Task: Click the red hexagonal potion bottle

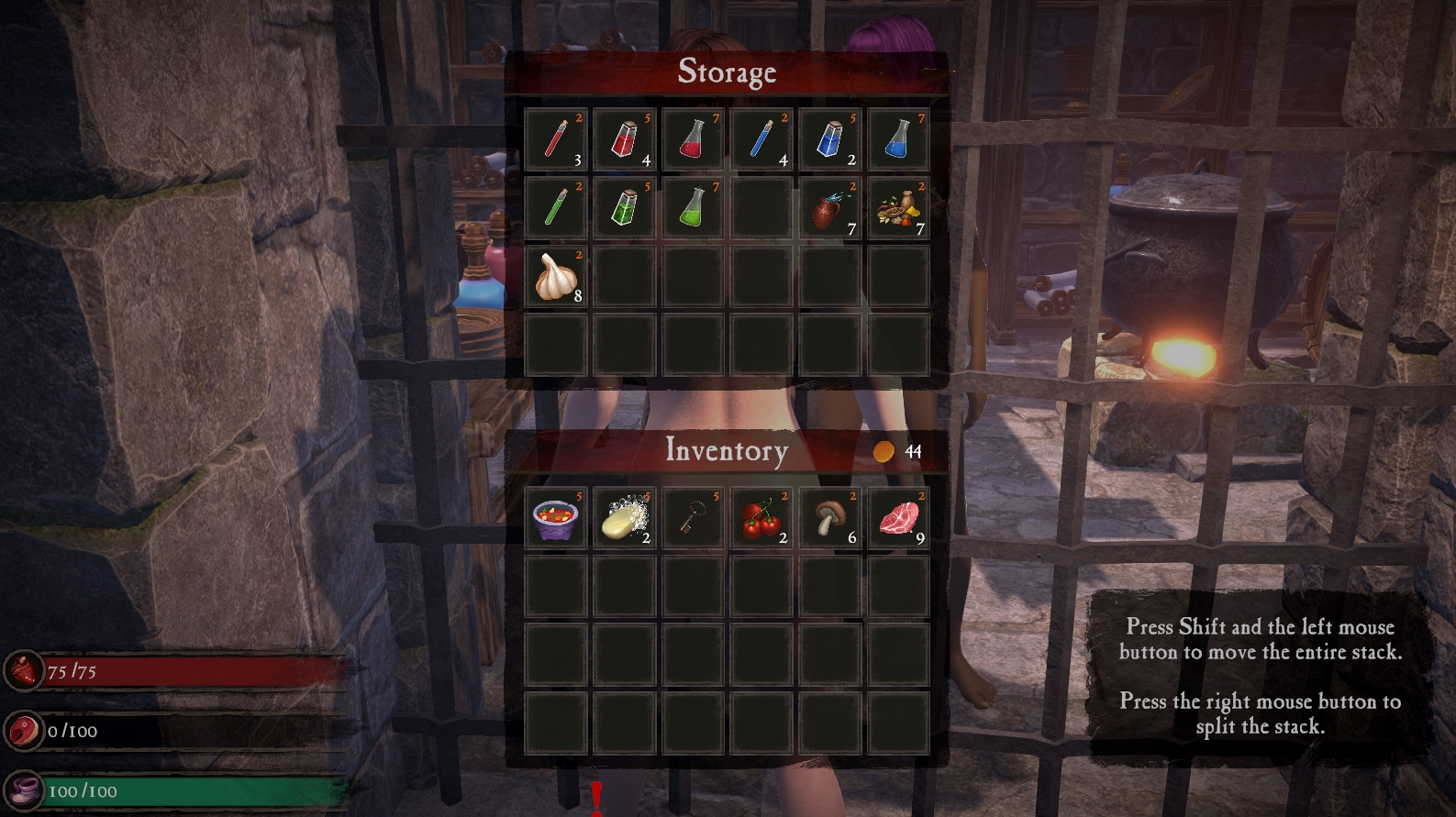Action: (623, 139)
